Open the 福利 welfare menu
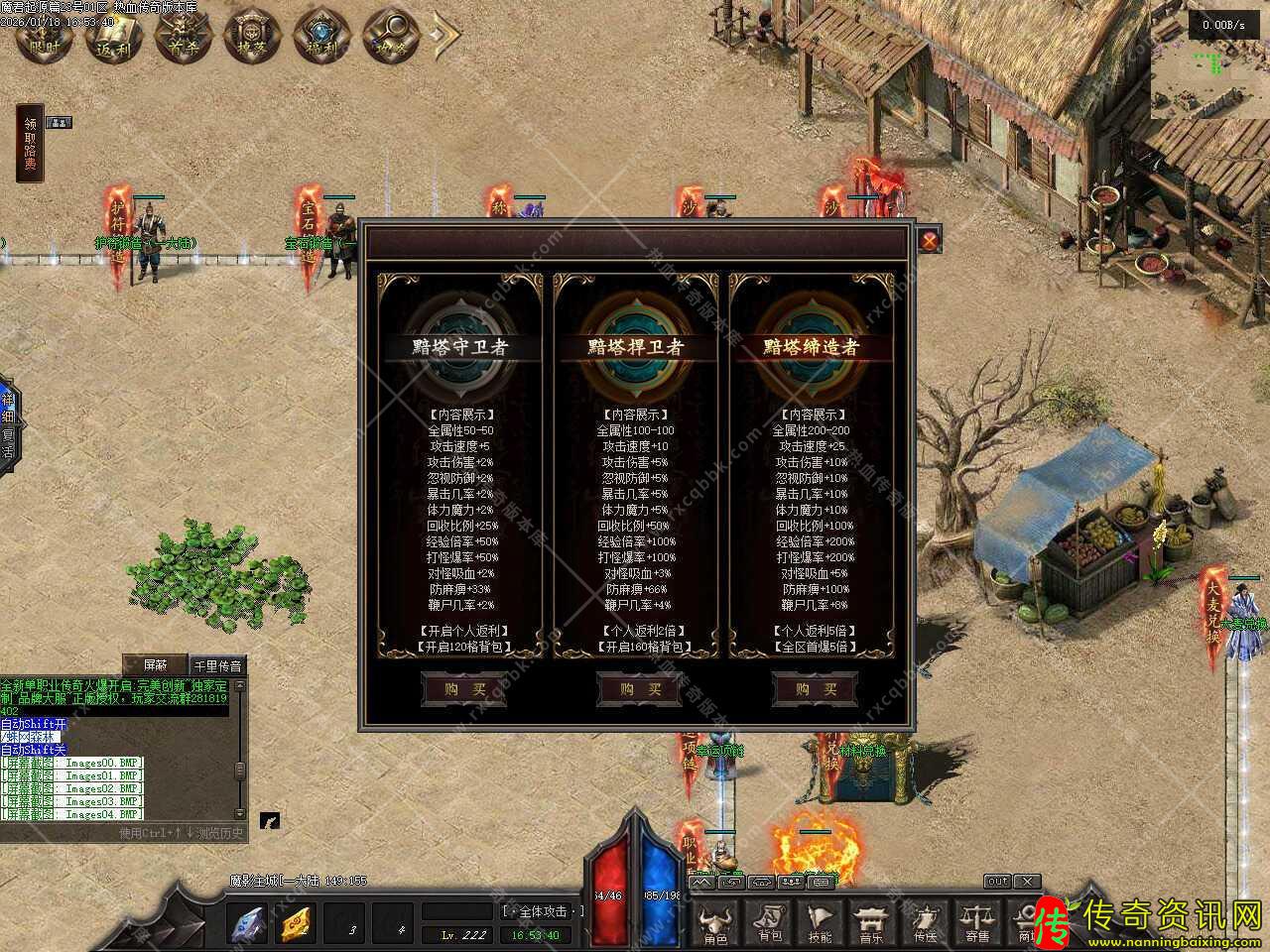 317,38
